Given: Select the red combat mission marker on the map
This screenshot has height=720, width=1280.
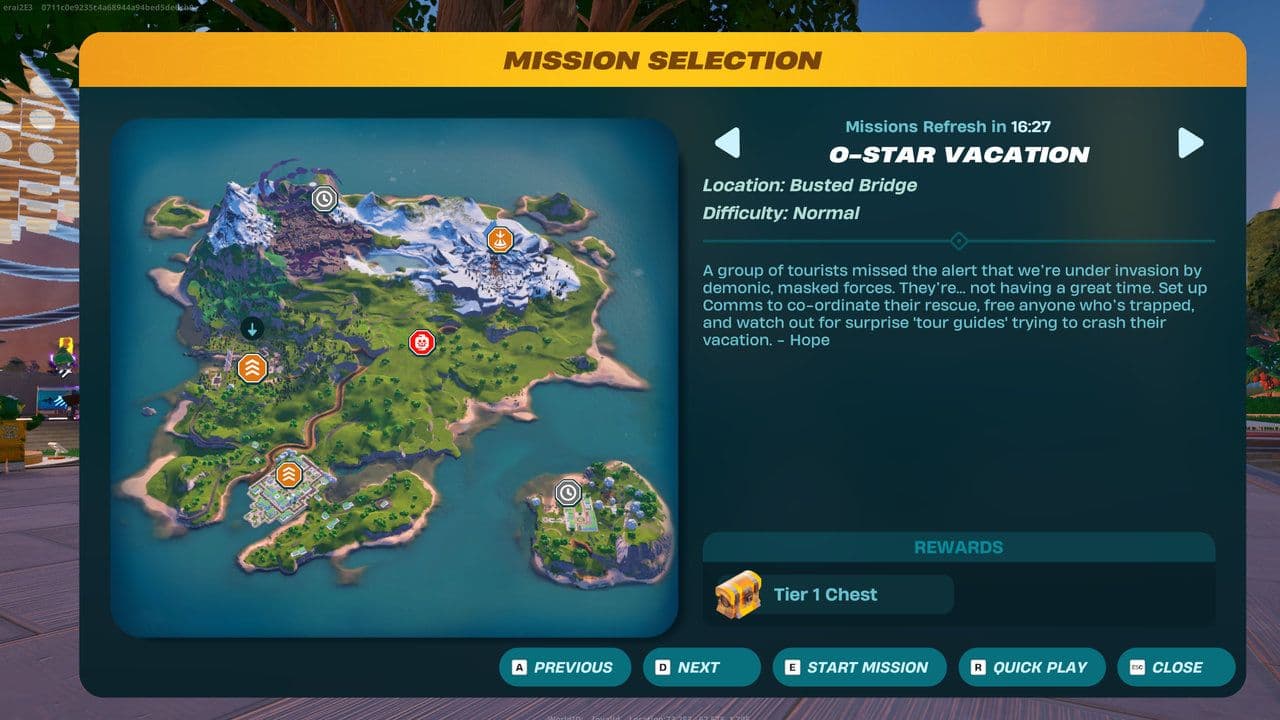Looking at the screenshot, I should [423, 340].
